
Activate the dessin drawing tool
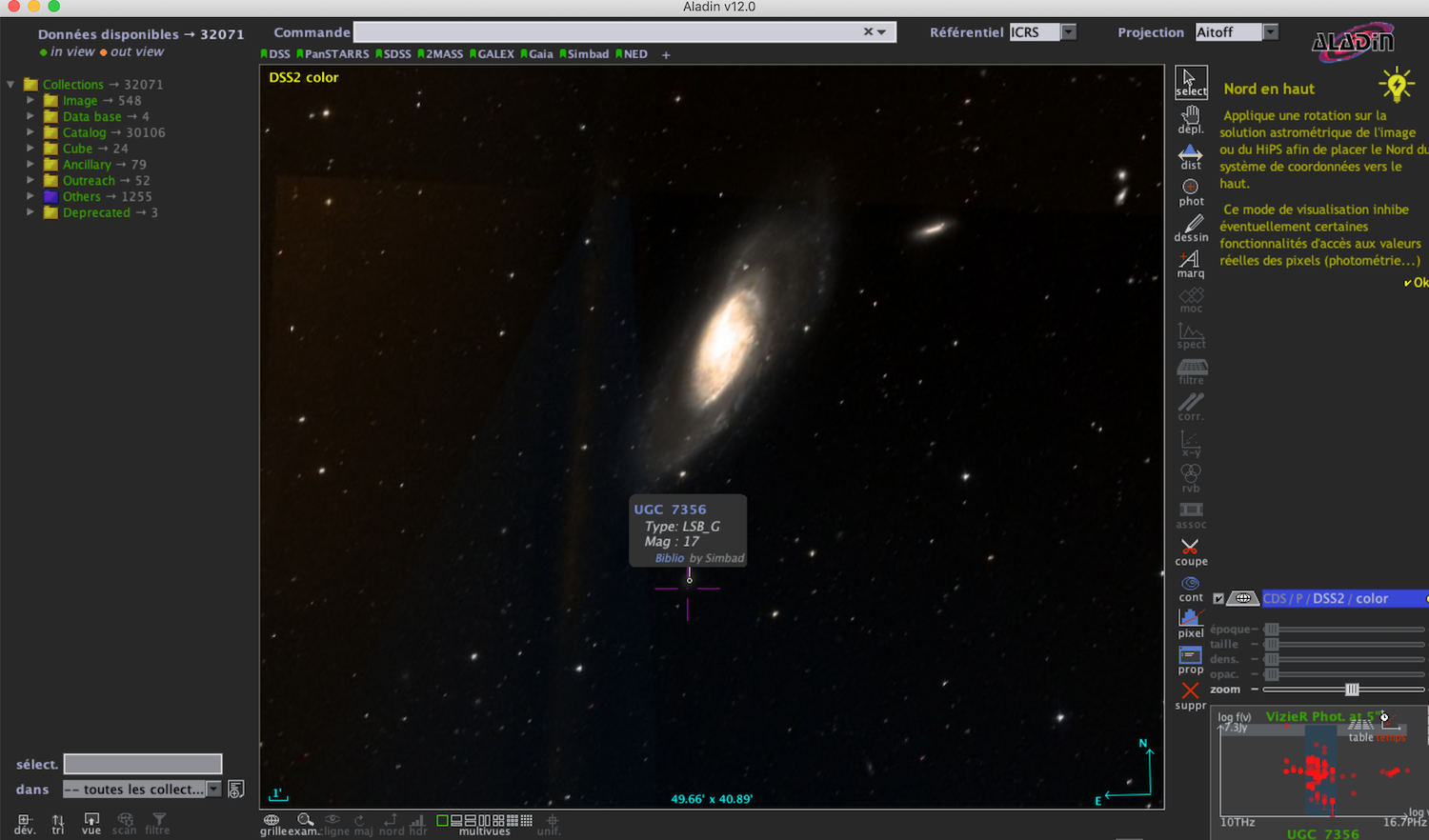1191,229
